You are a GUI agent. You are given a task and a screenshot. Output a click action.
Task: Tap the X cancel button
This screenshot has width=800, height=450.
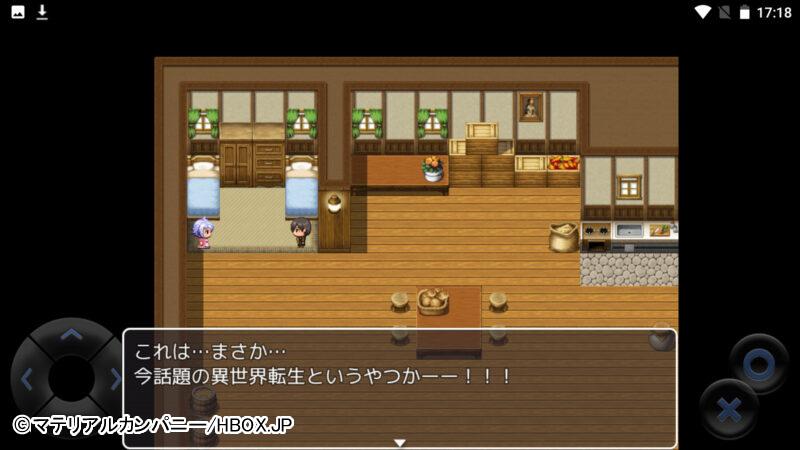(729, 409)
